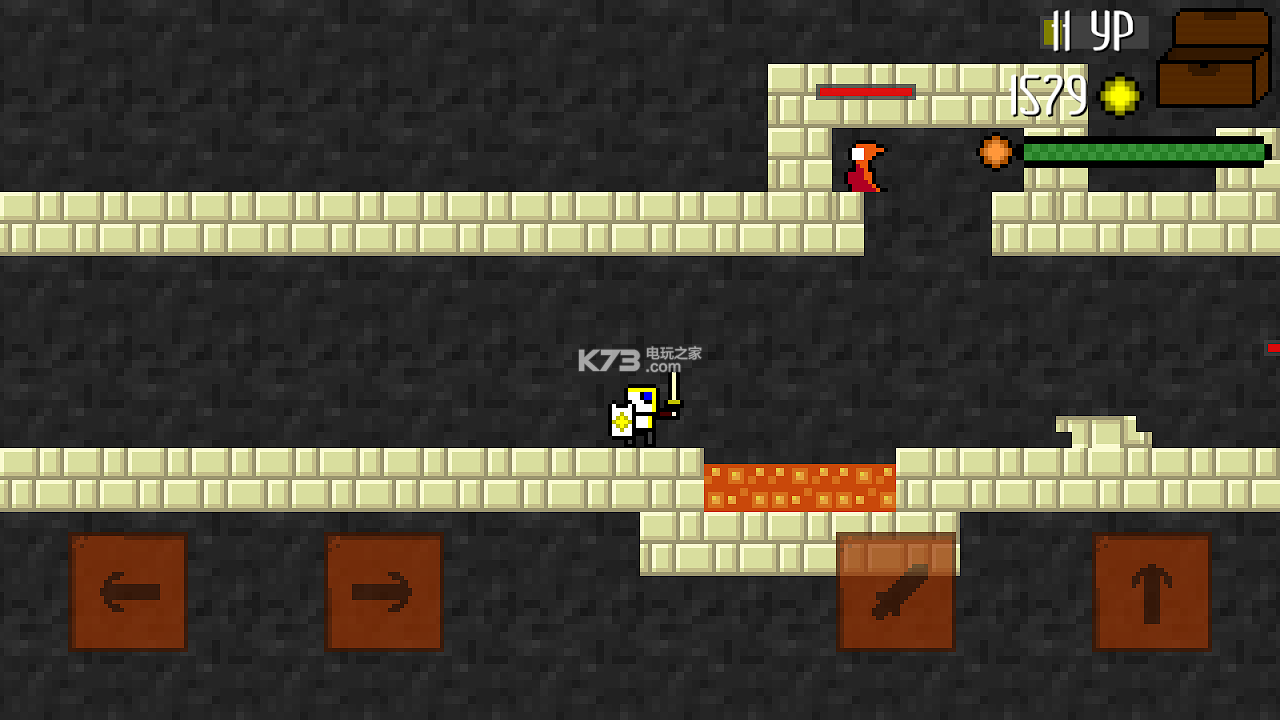Tap the right arrow movement control
1280x720 pixels.
(x=385, y=590)
